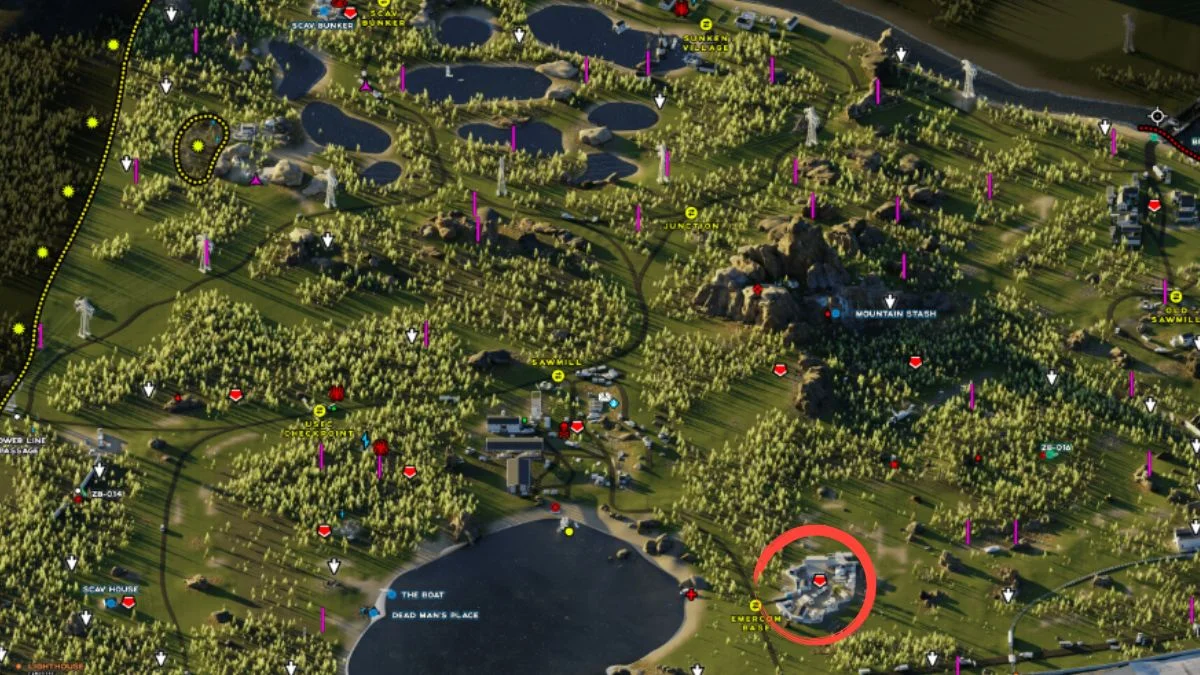Image resolution: width=1200 pixels, height=675 pixels.
Task: Click the Scav Bunker blue label
Action: [x=323, y=24]
